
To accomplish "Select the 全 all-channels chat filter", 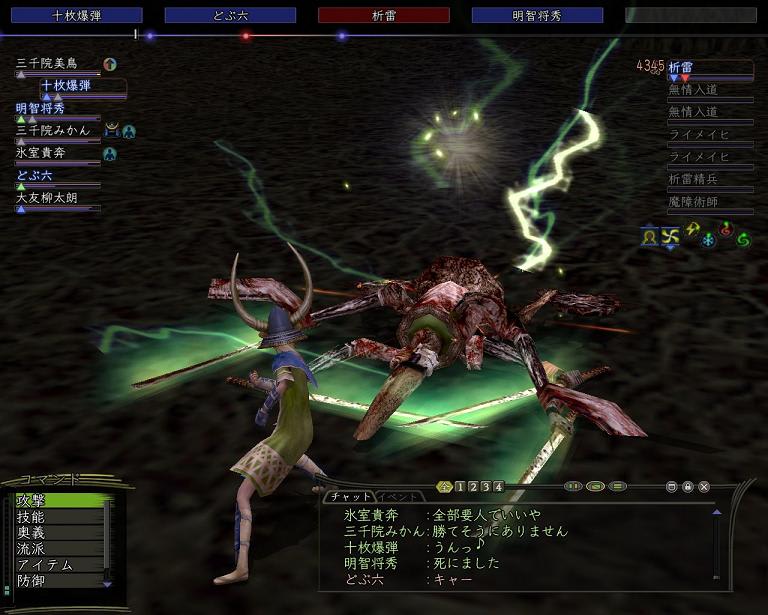I will click(445, 487).
